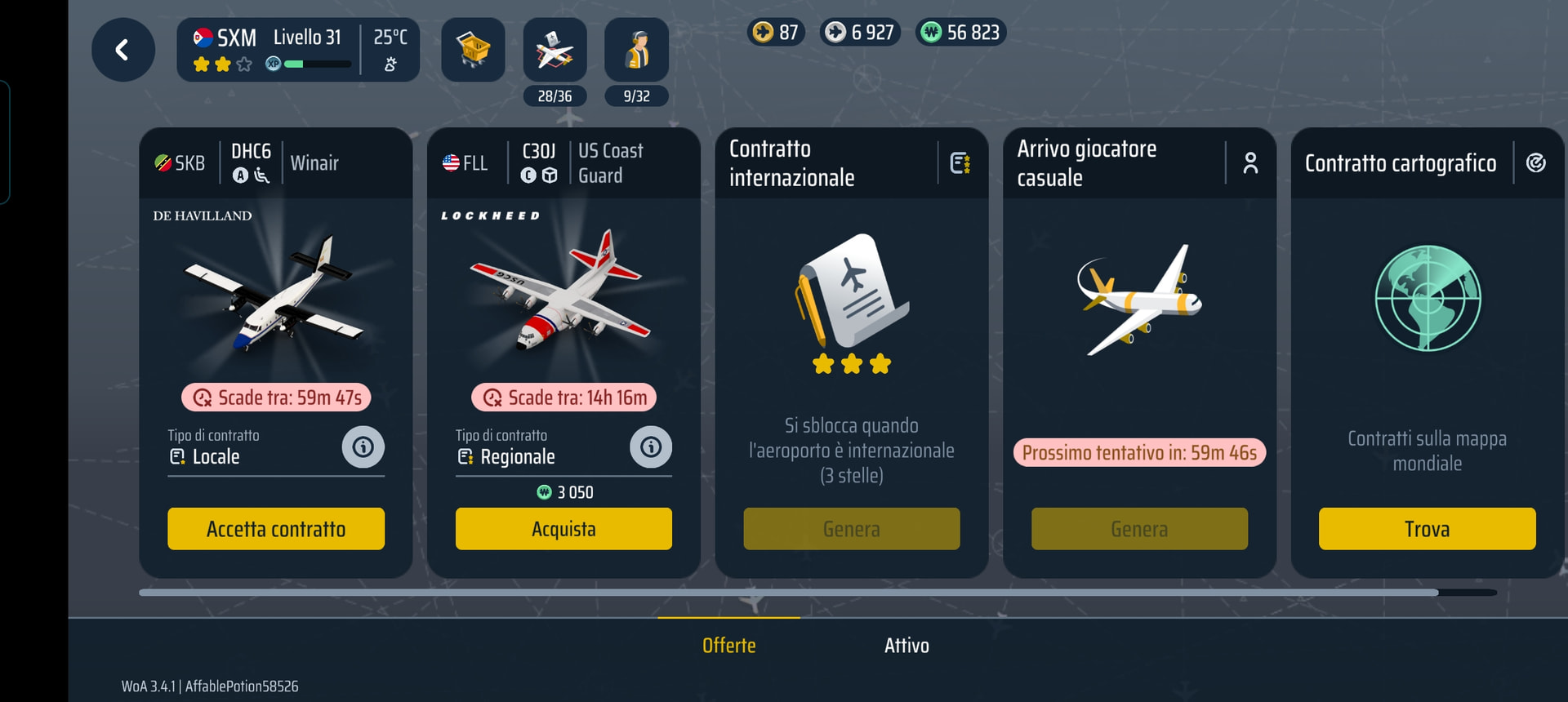1568x702 pixels.
Task: Show info for the Locale contract
Action: pos(363,447)
